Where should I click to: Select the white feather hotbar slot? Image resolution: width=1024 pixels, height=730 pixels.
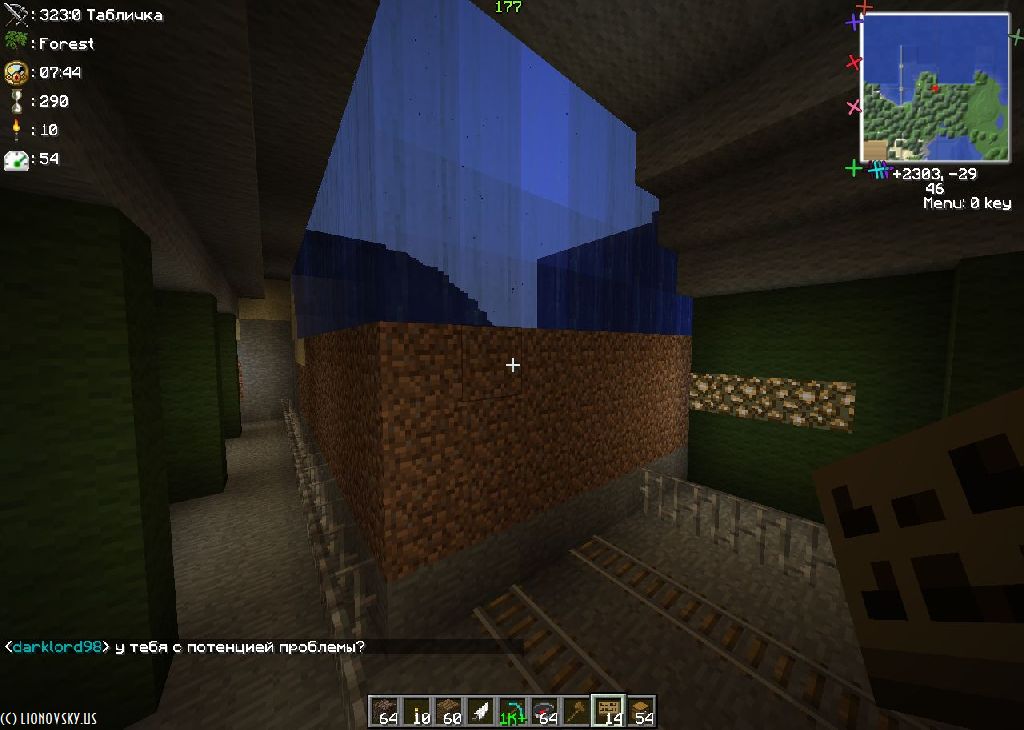481,711
